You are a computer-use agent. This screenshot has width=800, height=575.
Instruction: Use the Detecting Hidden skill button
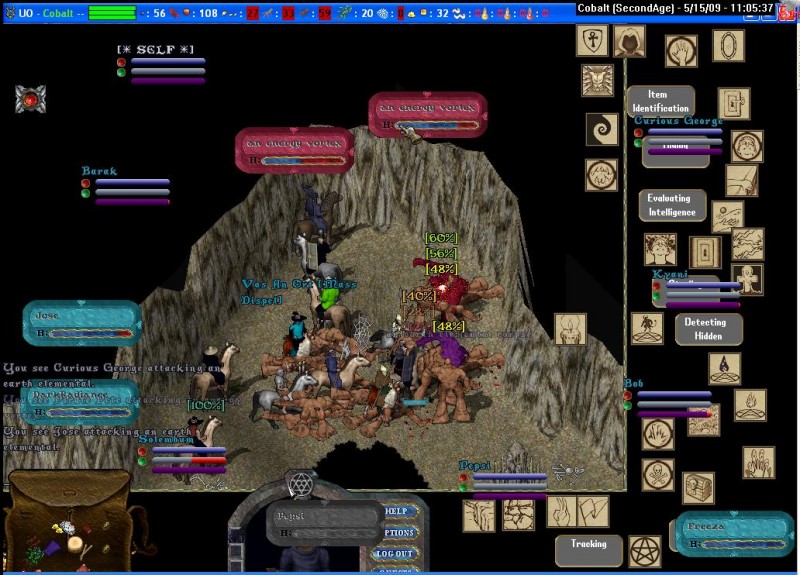tap(707, 329)
